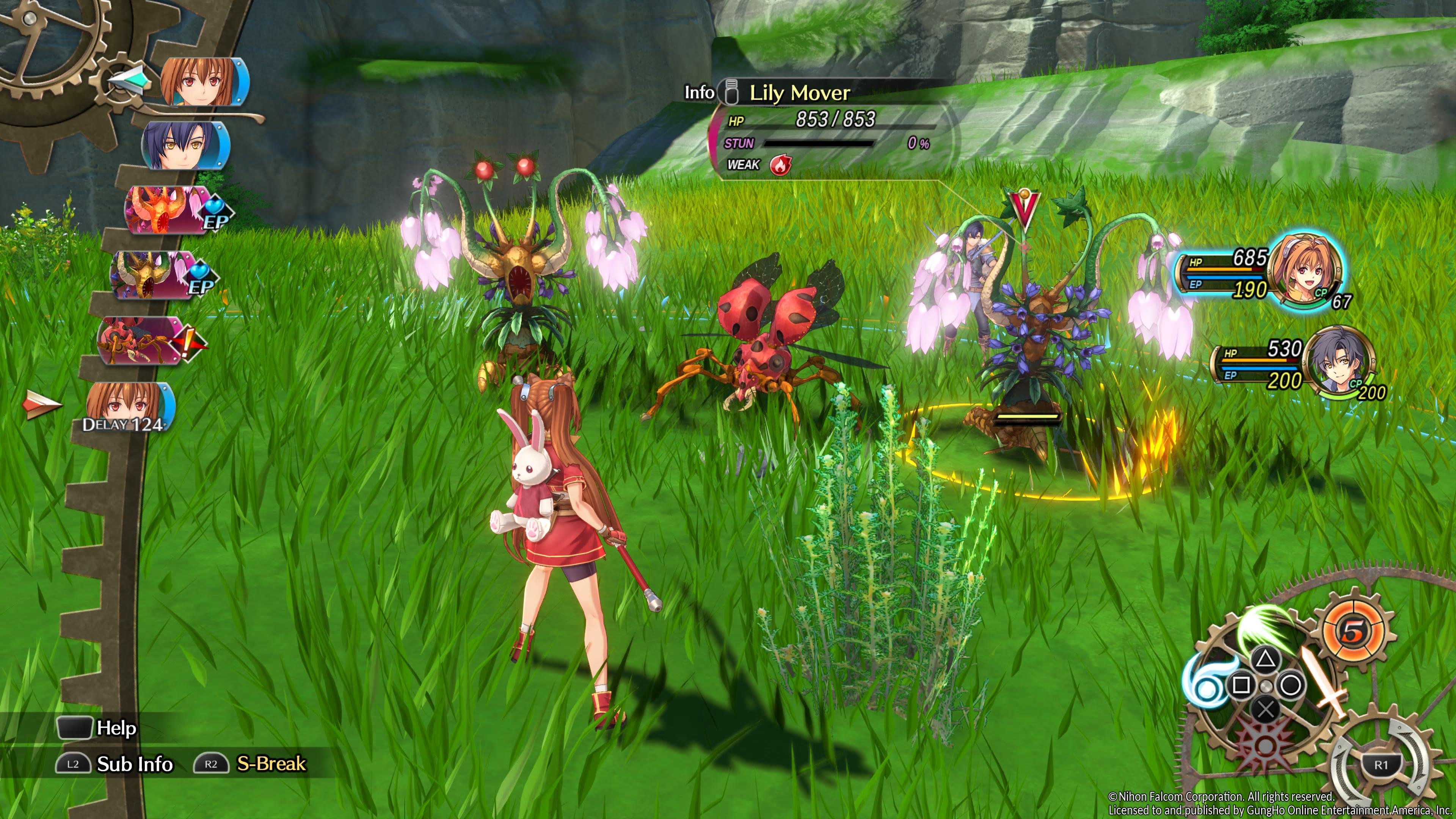This screenshot has width=1456, height=819.
Task: Click the fire weakness icon on enemy info
Action: tap(780, 165)
